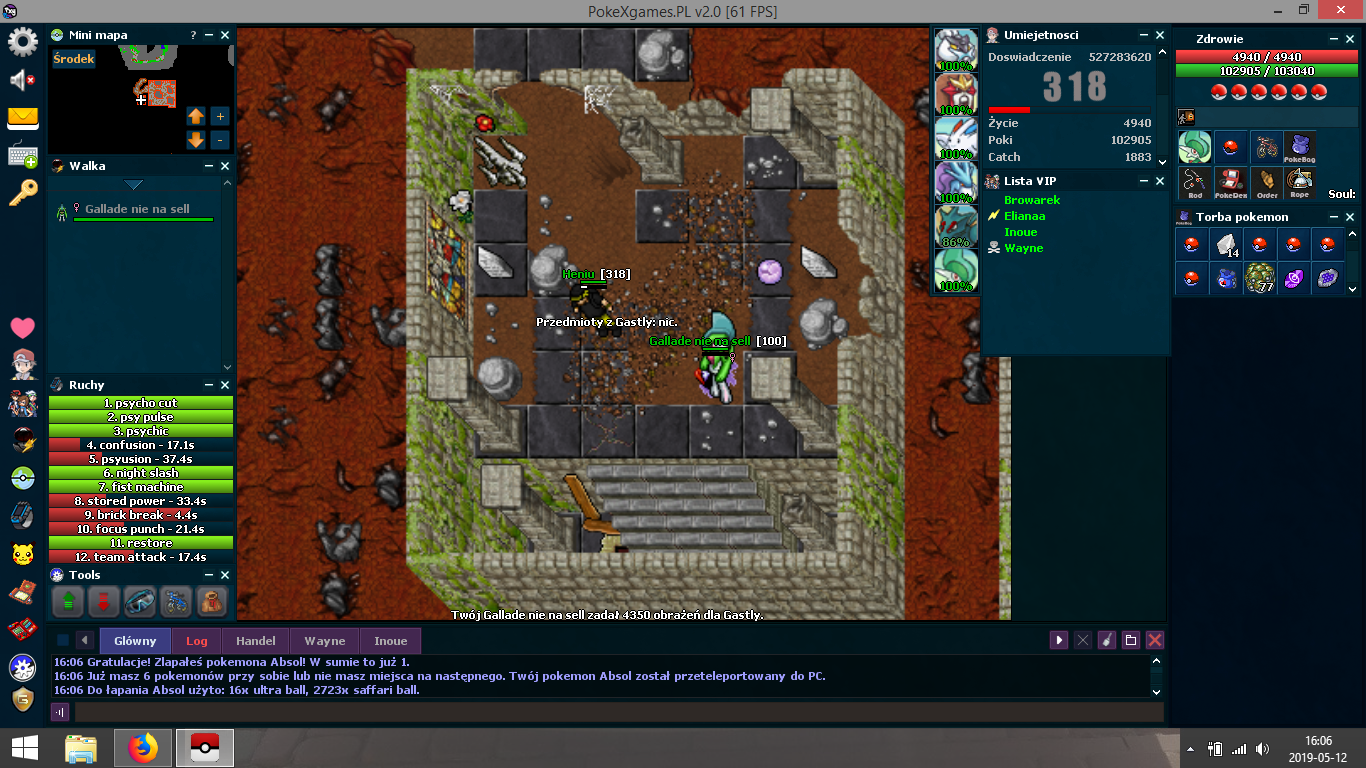
Task: Open the PokeBag slot
Action: click(x=1299, y=148)
